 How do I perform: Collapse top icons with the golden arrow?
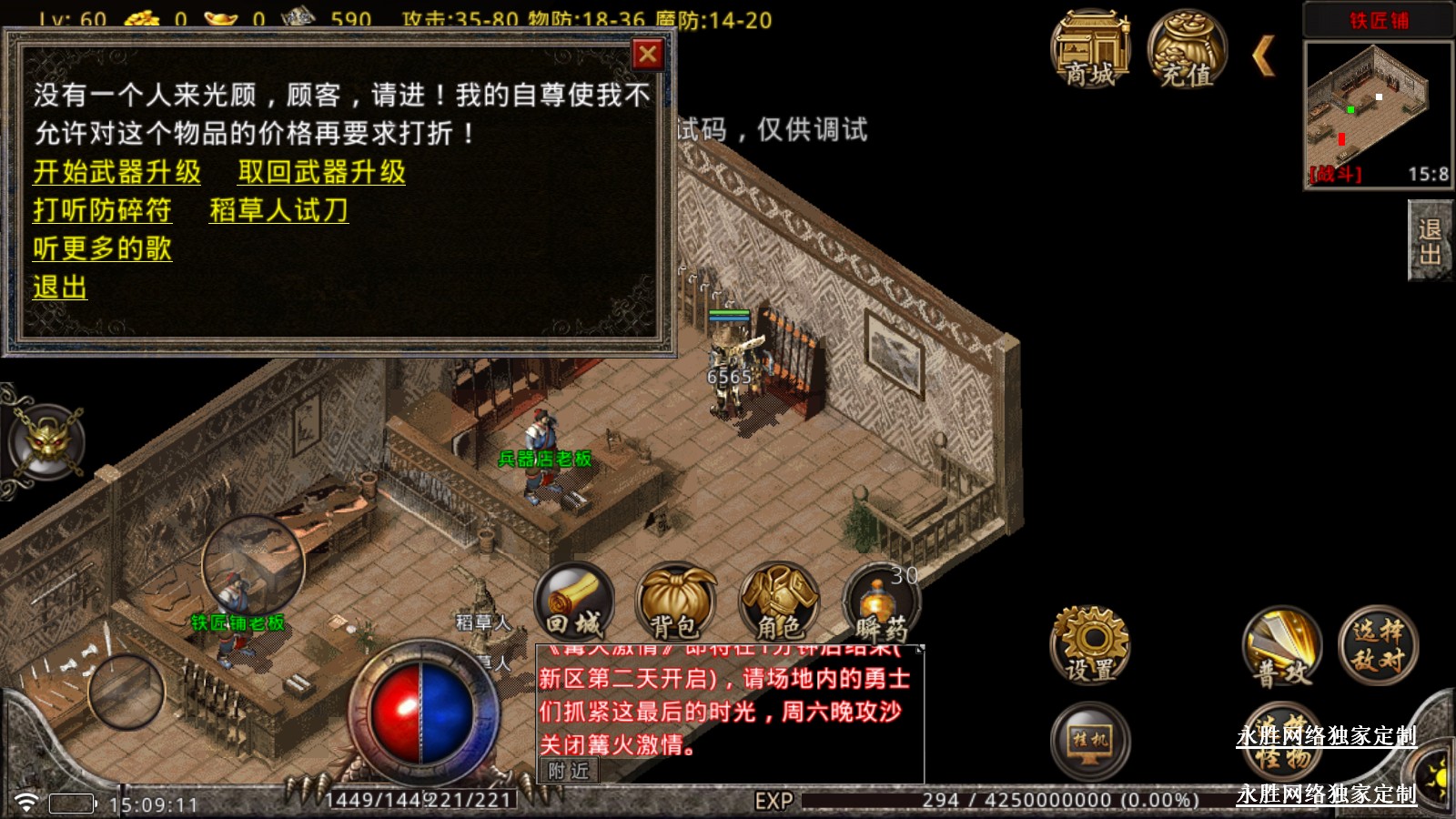[1264, 56]
